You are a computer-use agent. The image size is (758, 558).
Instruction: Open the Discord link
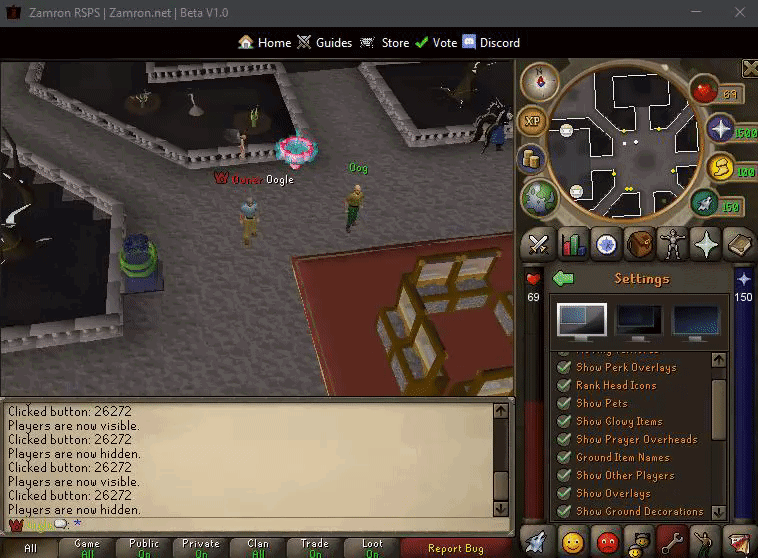point(490,43)
